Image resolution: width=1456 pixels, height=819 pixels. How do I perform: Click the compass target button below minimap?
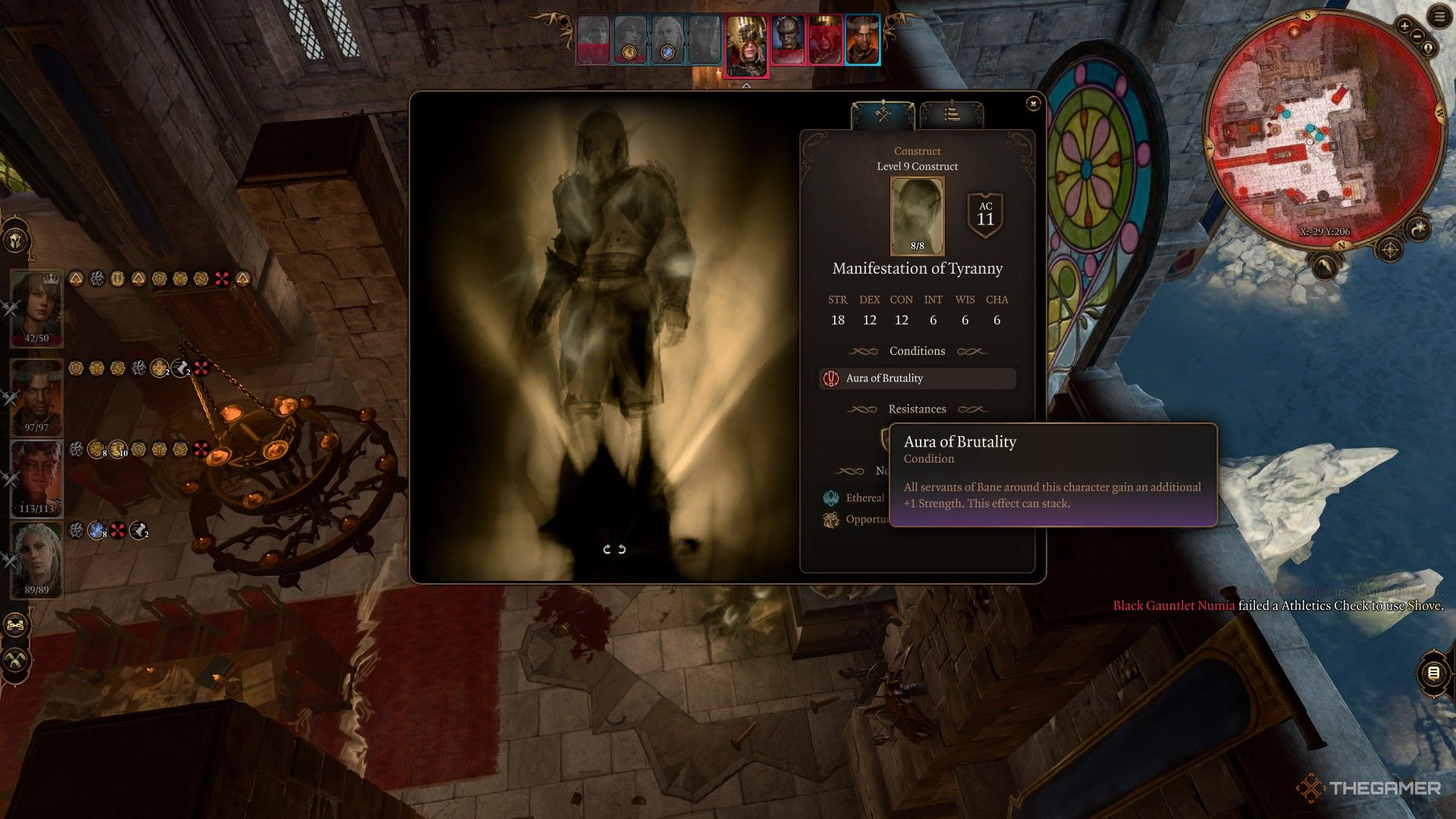pos(1389,249)
